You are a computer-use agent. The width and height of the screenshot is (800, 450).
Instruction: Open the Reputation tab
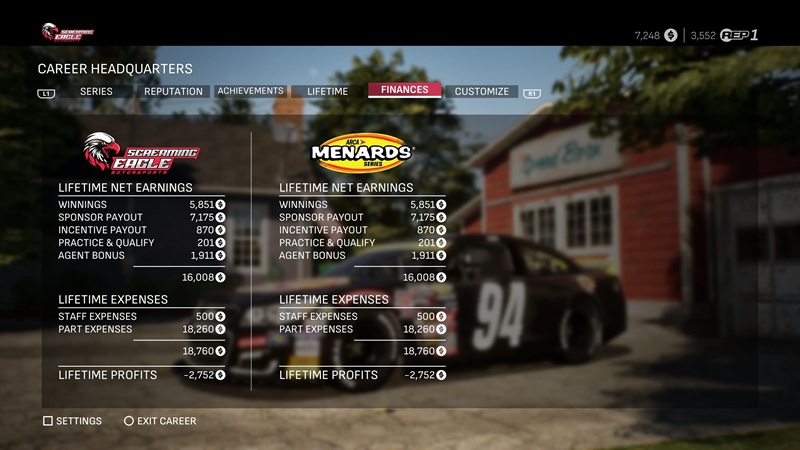tap(173, 92)
